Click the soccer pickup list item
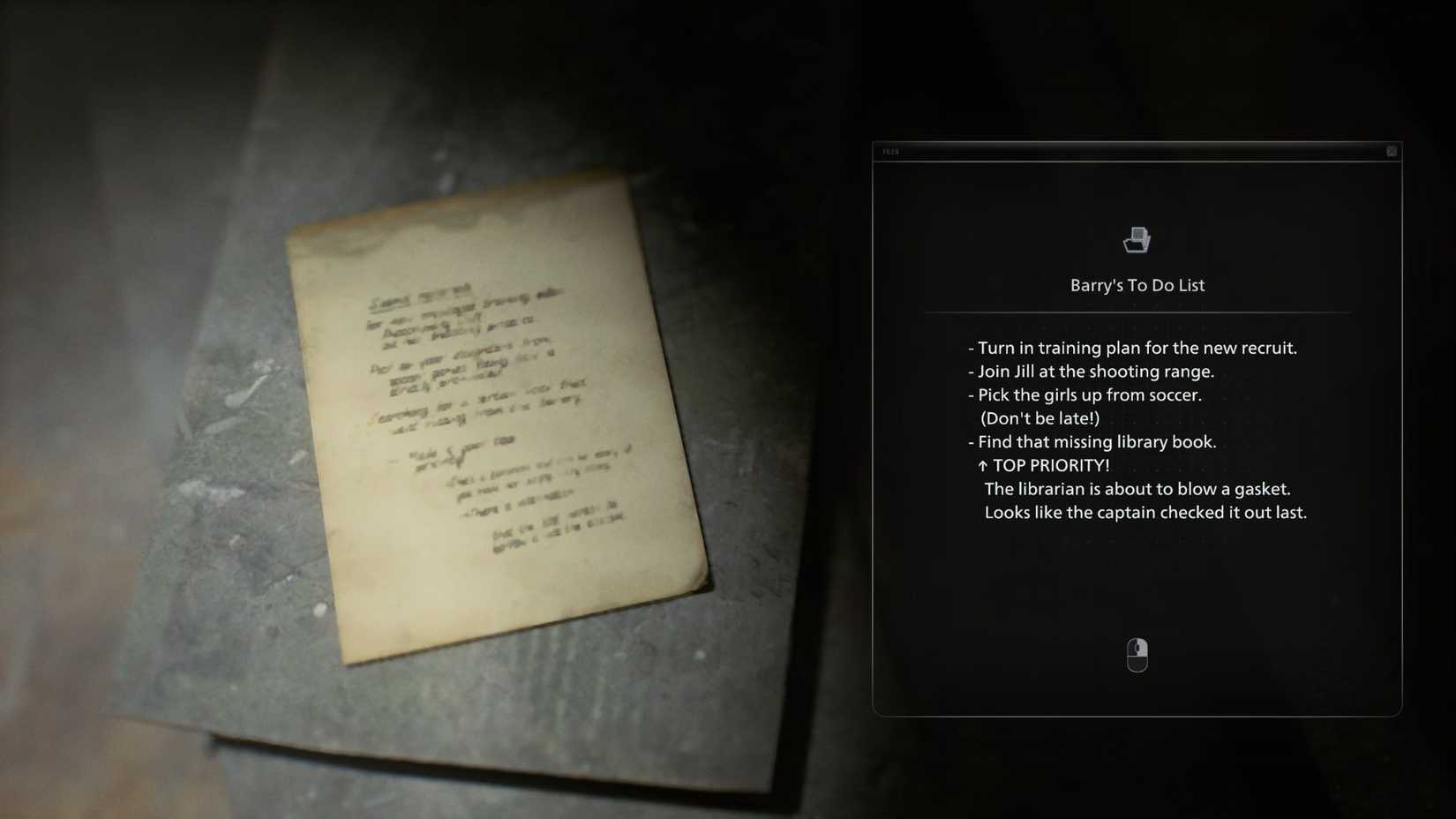Viewport: 1456px width, 819px height. click(1086, 395)
